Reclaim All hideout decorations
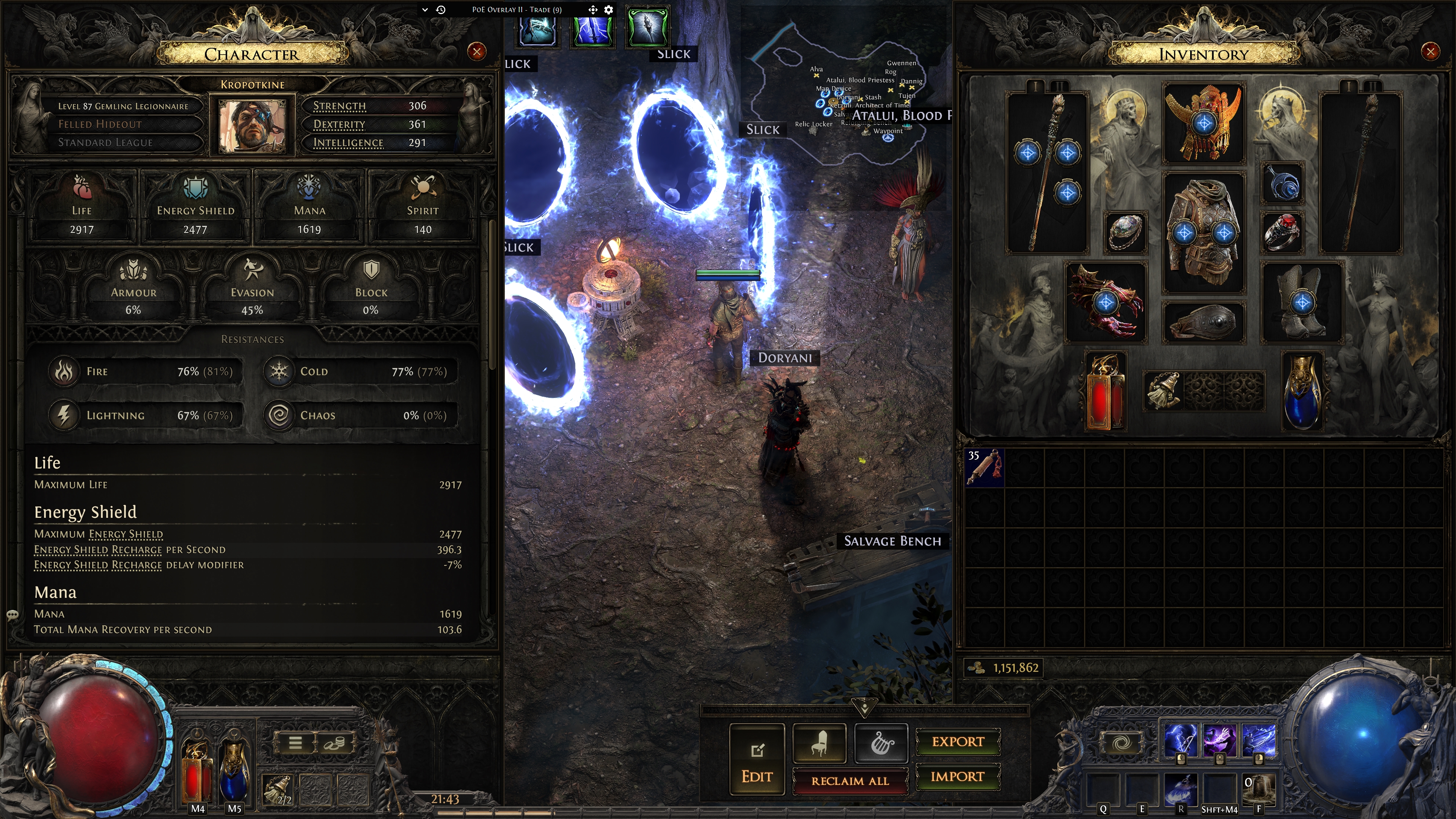The image size is (1456, 819). (x=850, y=781)
